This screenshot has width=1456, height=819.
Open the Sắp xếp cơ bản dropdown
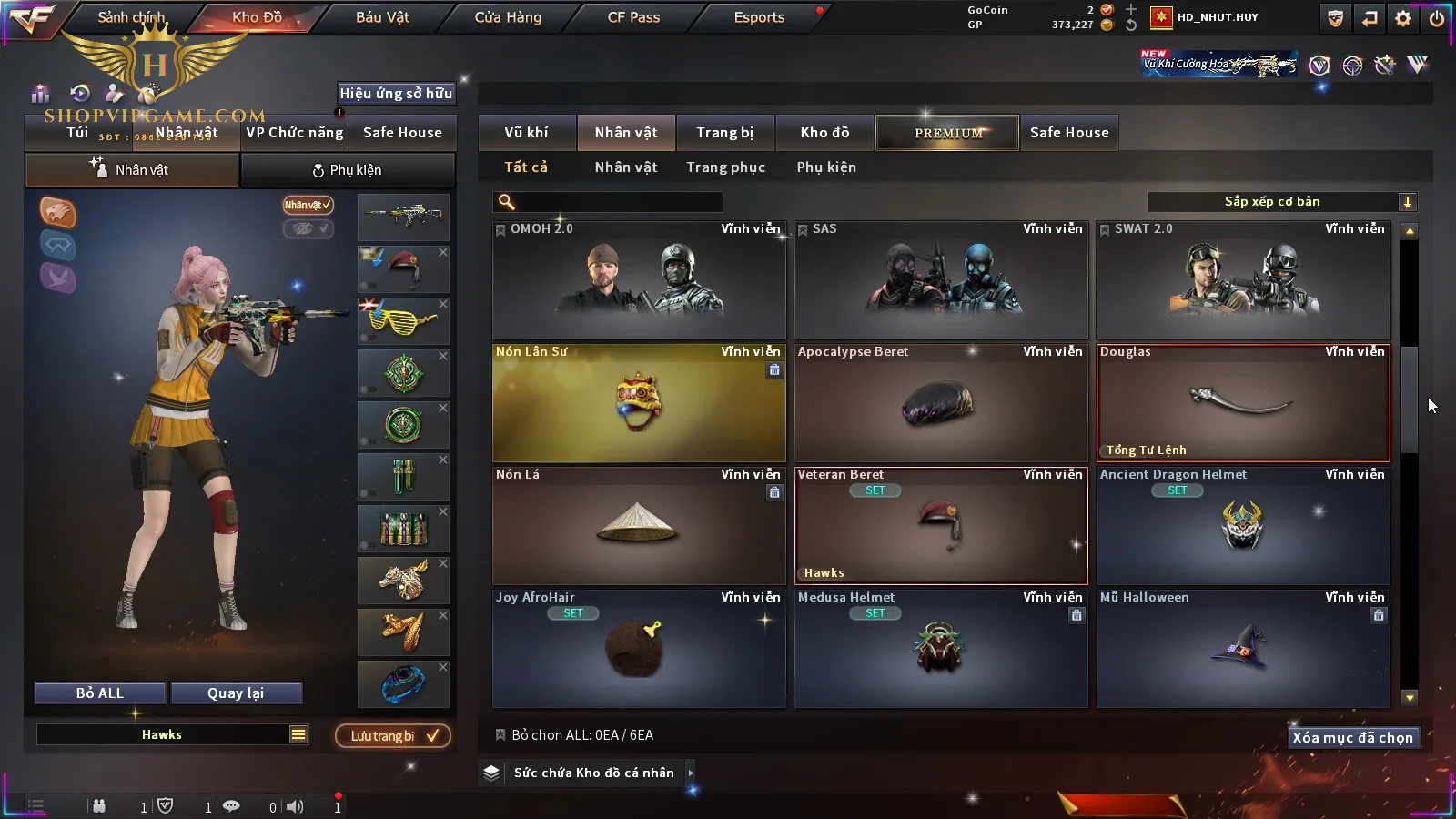1281,202
